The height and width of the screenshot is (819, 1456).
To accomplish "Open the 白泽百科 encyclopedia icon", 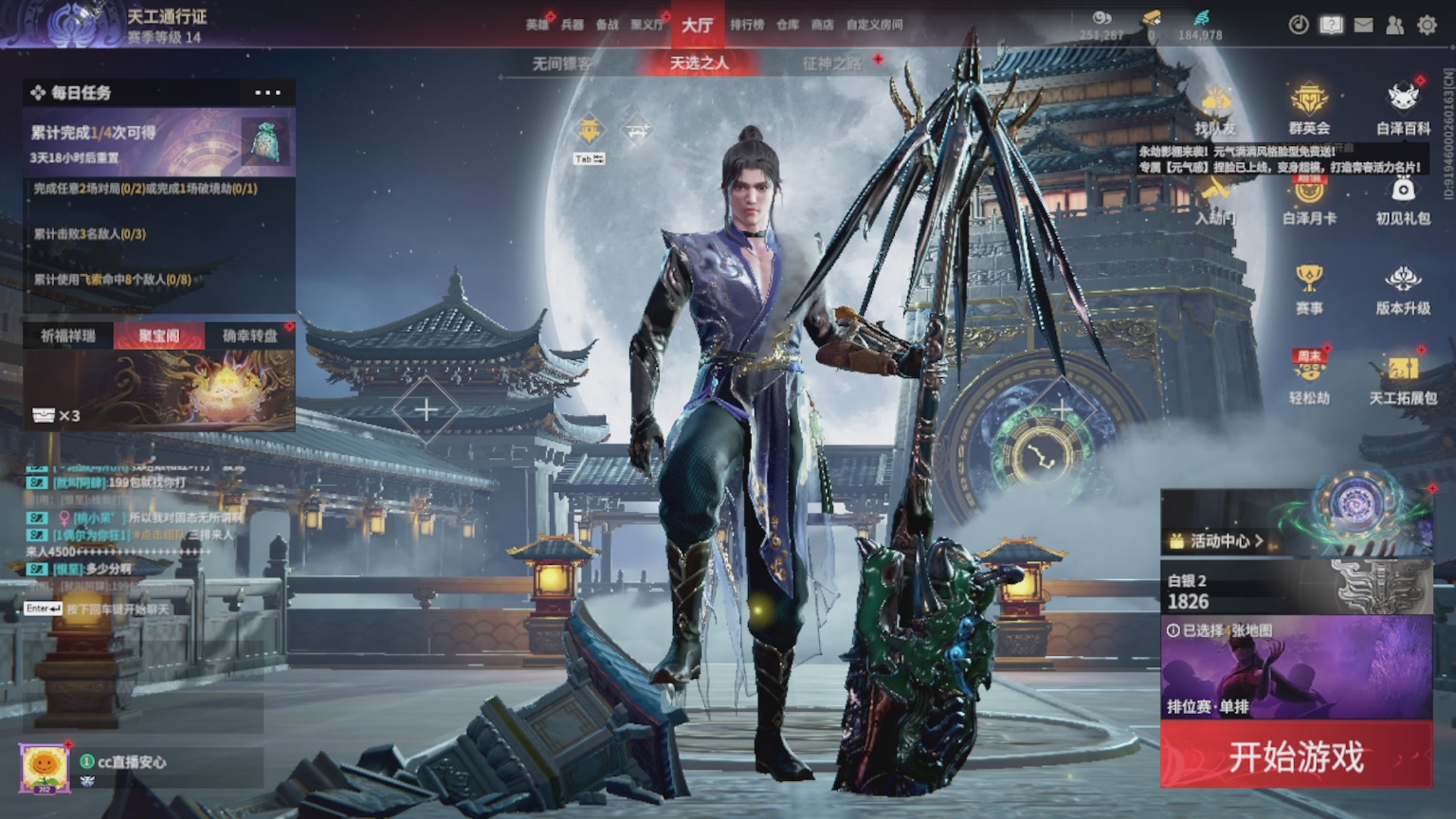I will pyautogui.click(x=1403, y=108).
